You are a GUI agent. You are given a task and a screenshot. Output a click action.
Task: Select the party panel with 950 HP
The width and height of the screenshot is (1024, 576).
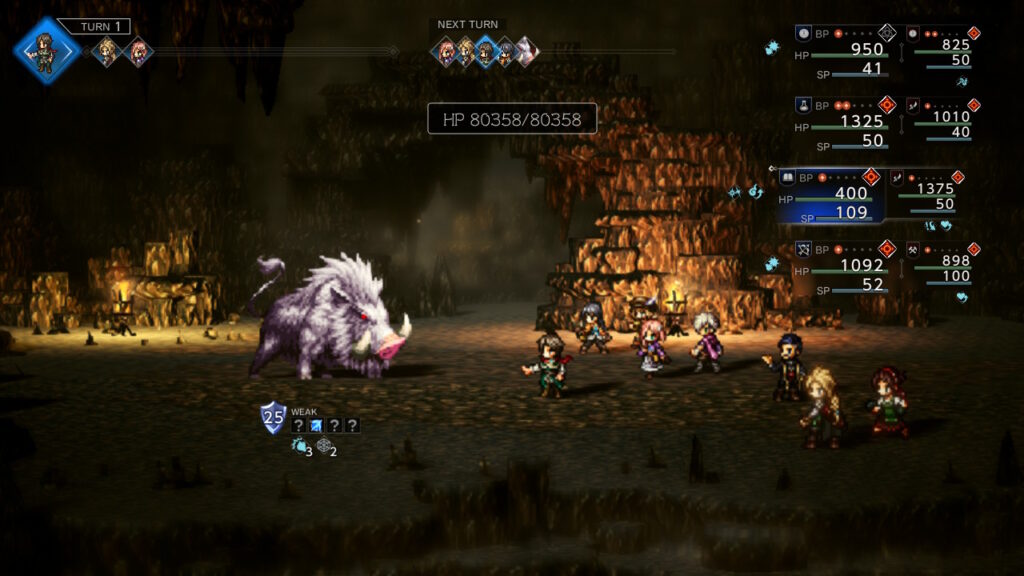coord(847,52)
